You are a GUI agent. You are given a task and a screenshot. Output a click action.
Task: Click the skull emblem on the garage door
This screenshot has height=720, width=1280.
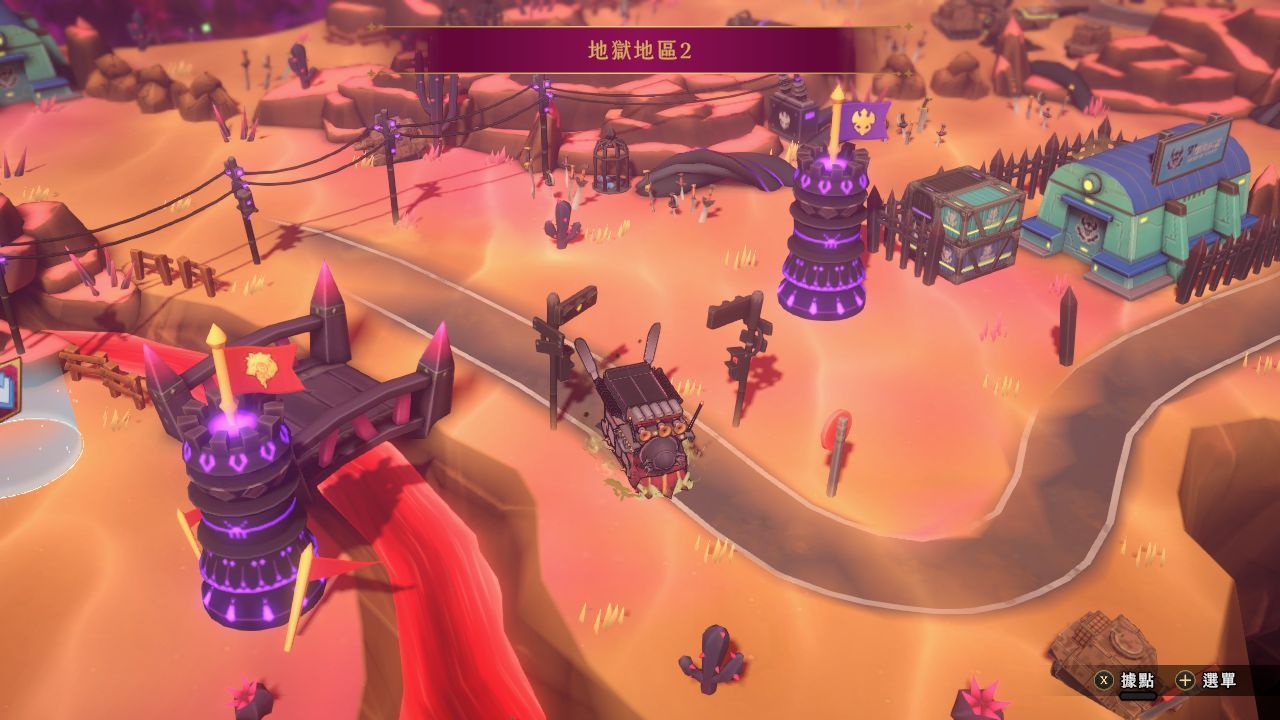pos(1090,228)
